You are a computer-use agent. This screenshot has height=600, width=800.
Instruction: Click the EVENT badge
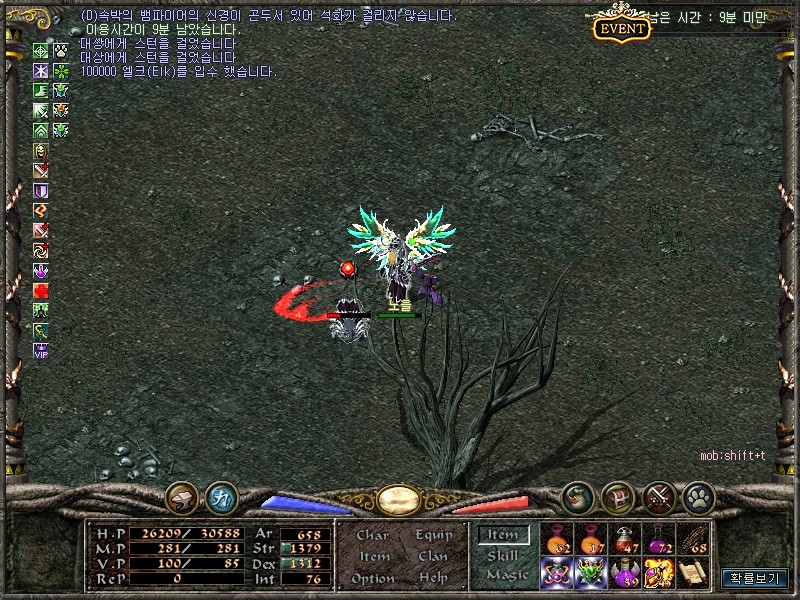point(622,28)
